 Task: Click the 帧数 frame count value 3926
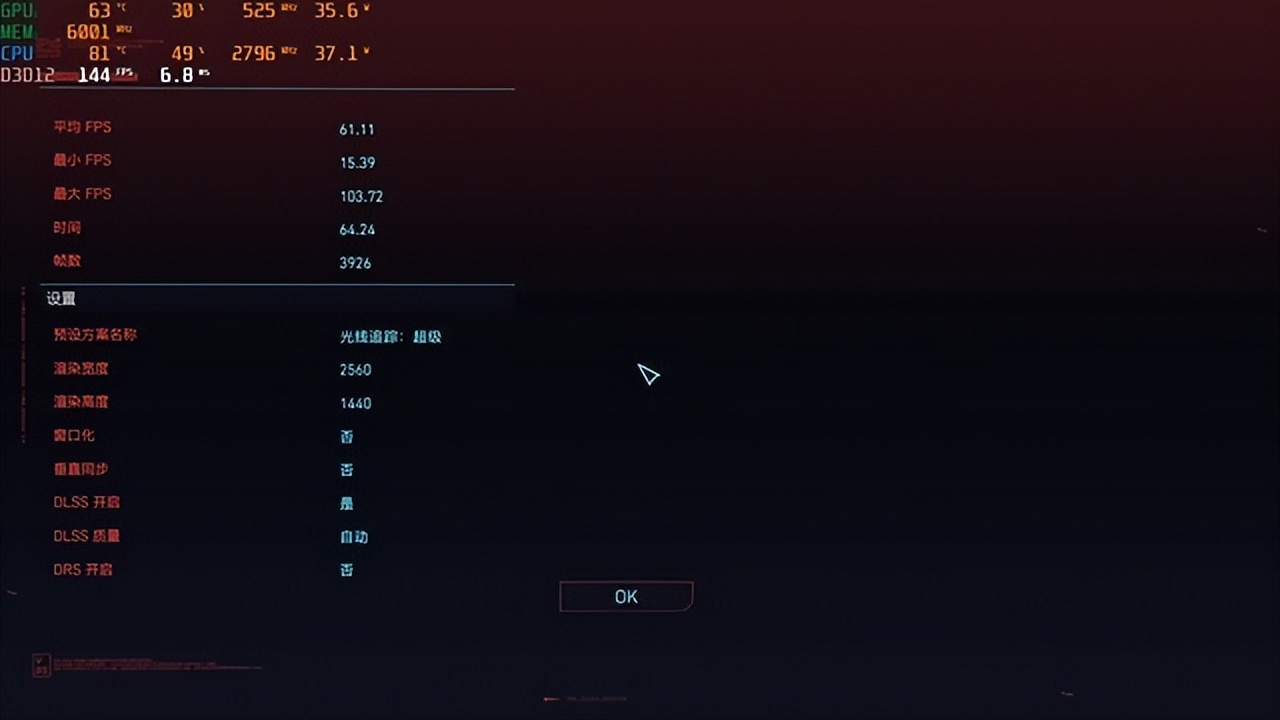pyautogui.click(x=358, y=262)
